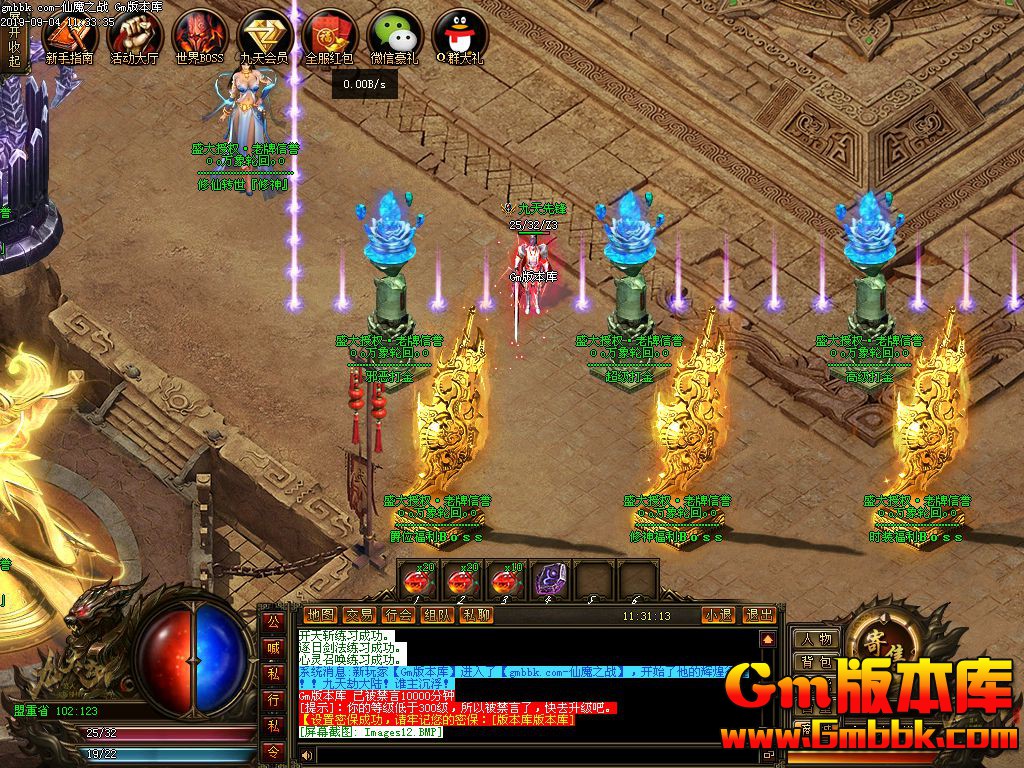
Task: Open the 新手指南 beginner guide icon
Action: click(69, 36)
